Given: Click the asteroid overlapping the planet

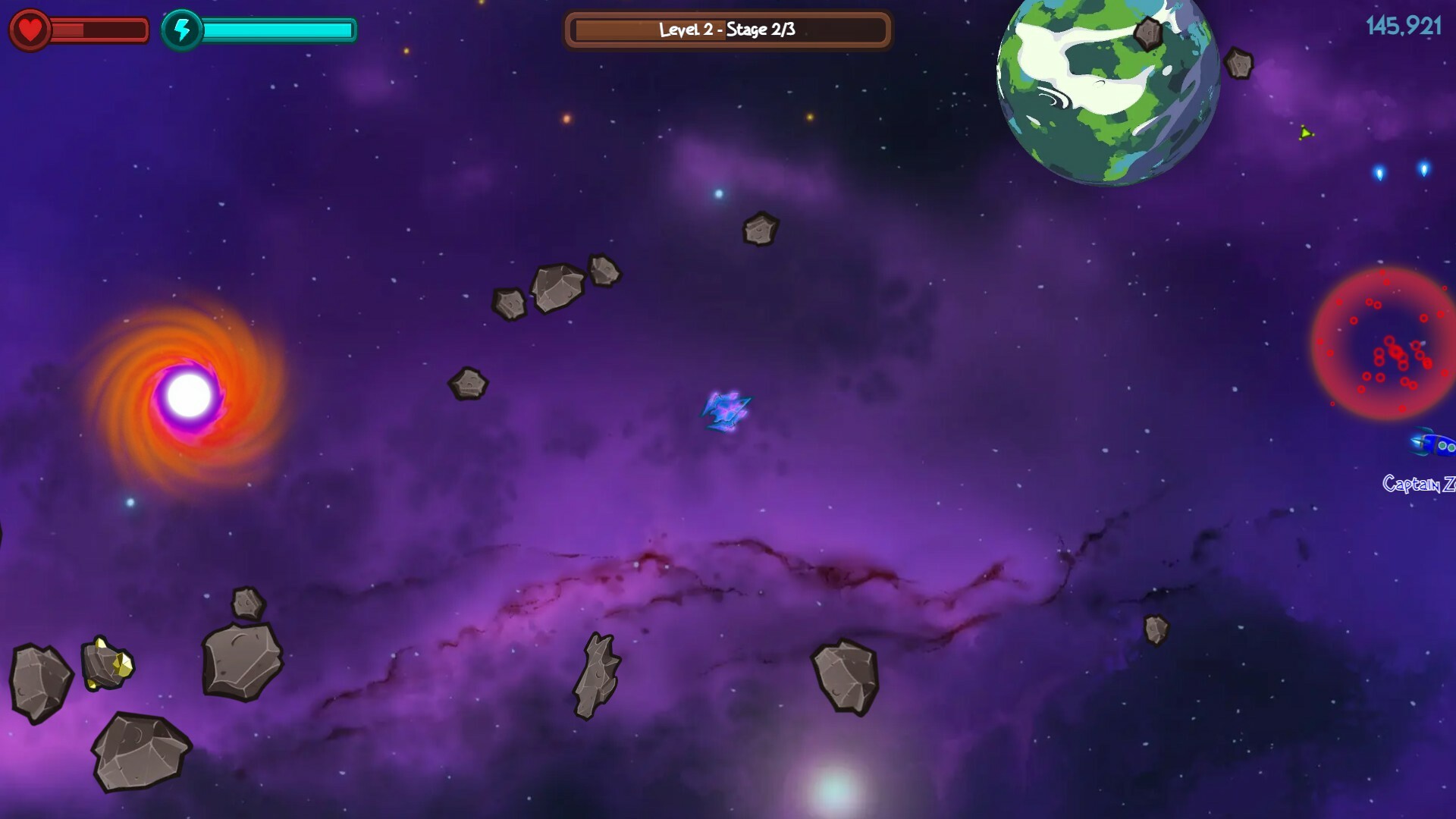Looking at the screenshot, I should [x=1147, y=34].
